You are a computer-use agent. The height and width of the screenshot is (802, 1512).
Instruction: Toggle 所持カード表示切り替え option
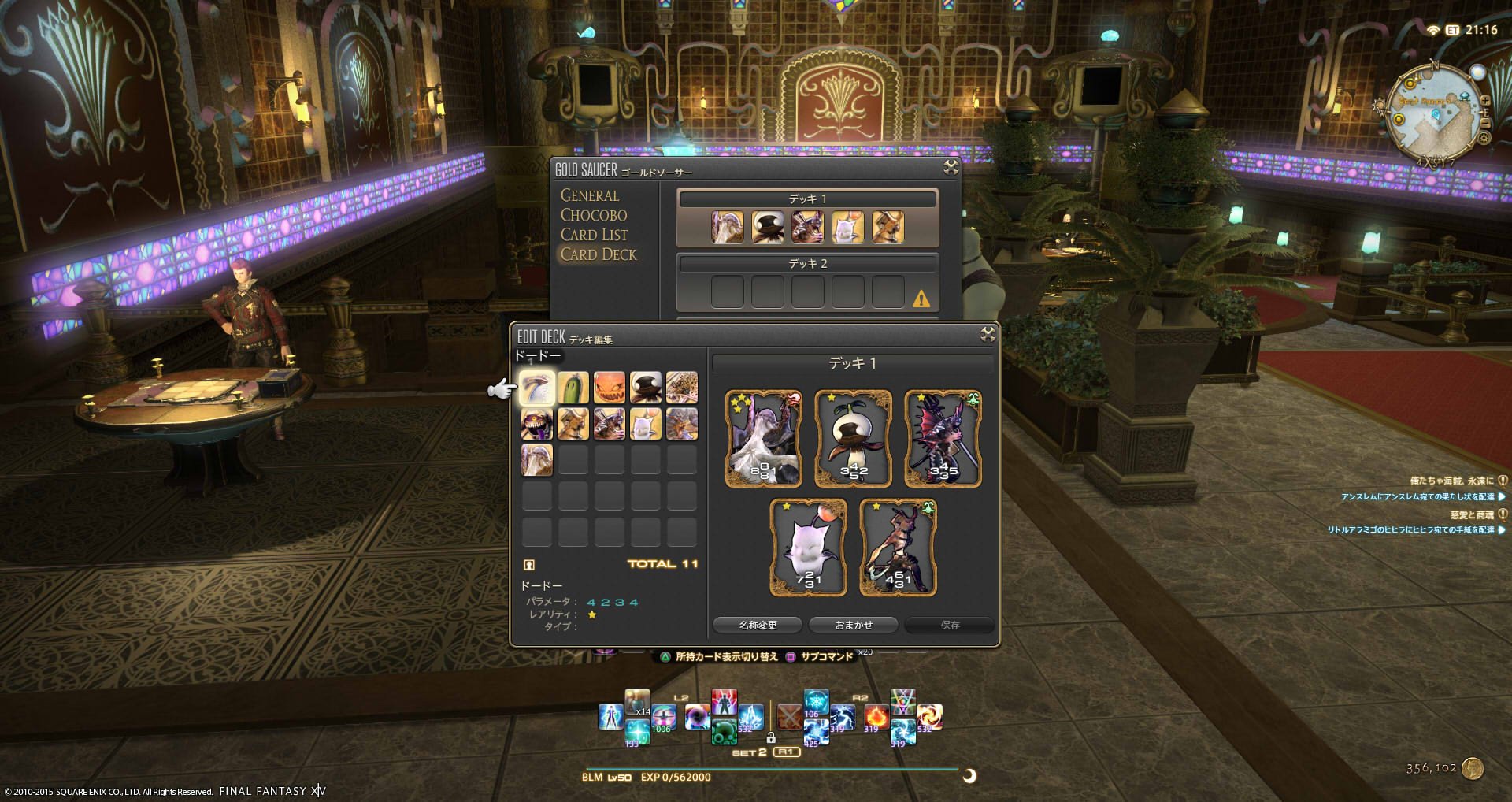tap(727, 656)
